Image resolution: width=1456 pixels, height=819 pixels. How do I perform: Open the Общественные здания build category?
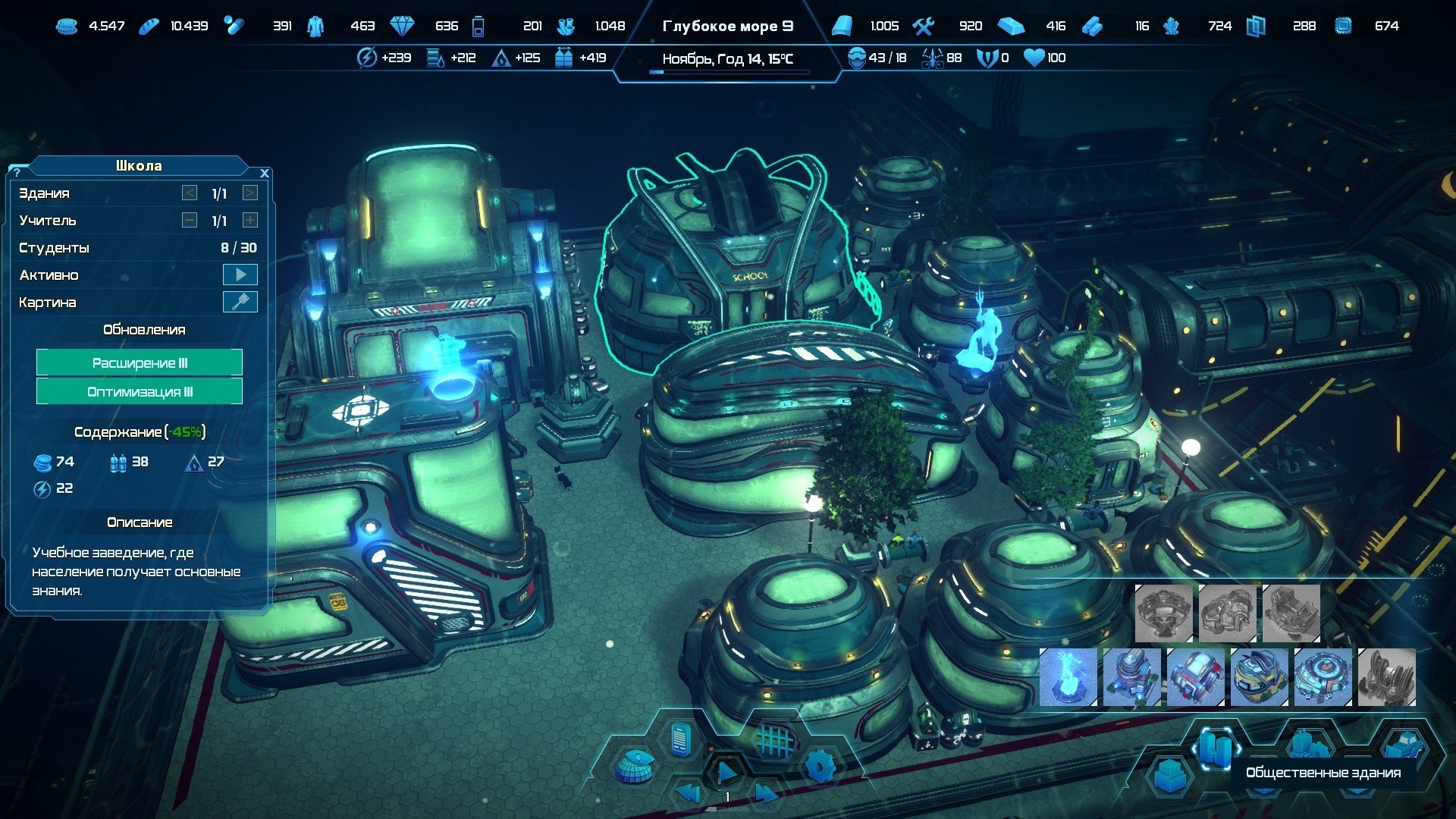pyautogui.click(x=1215, y=747)
